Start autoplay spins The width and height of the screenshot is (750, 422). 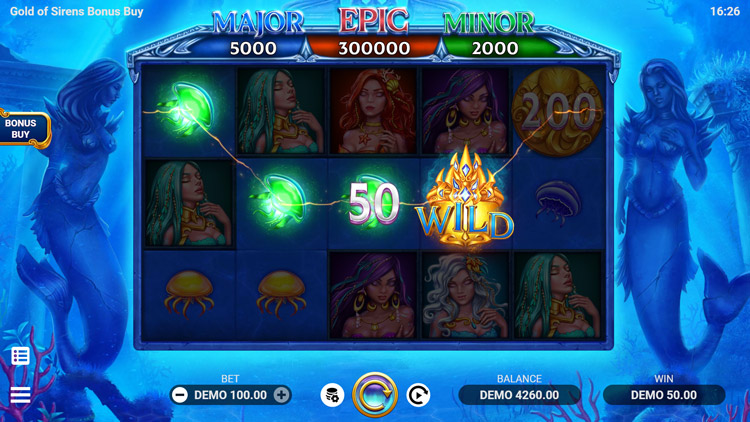point(418,395)
